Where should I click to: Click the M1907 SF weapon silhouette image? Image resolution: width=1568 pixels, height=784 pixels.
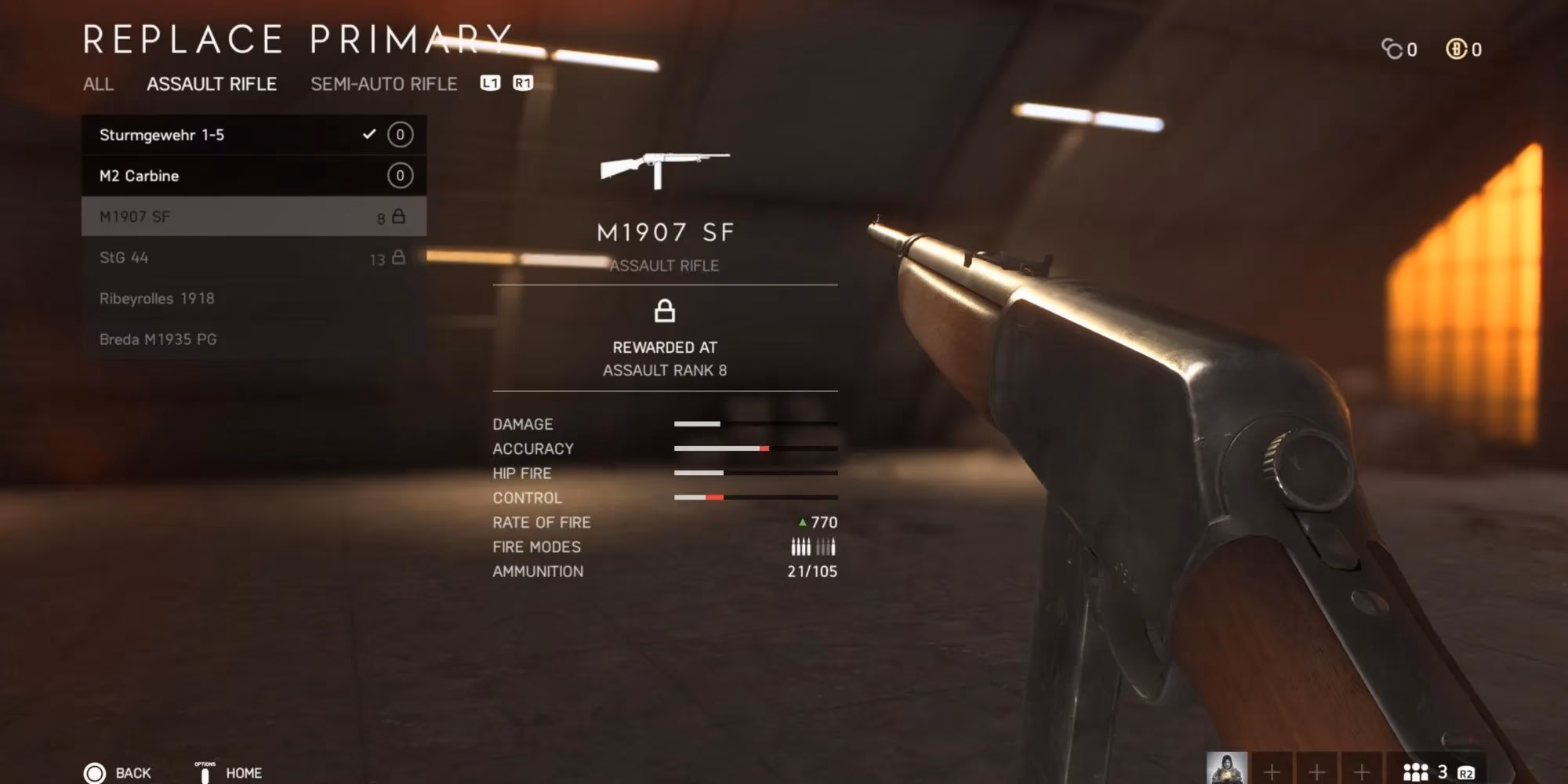665,166
